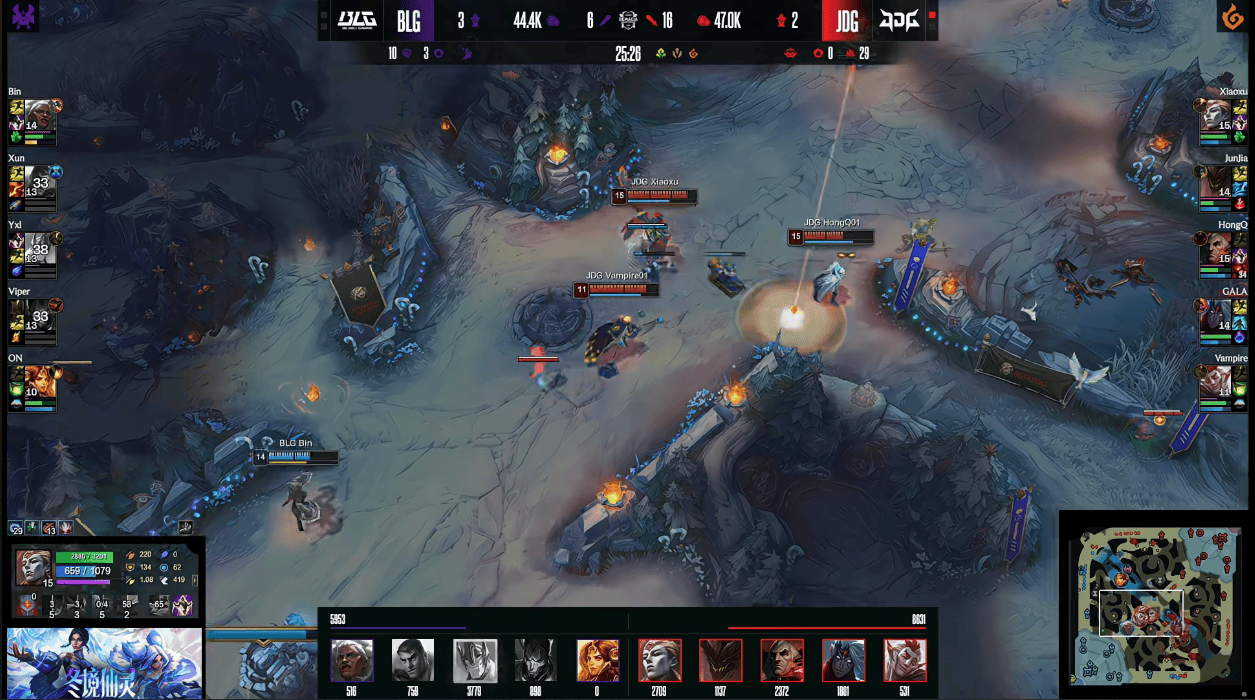Choose Xiaoxu's portrait in the right team list
The height and width of the screenshot is (700, 1255).
[x=1216, y=113]
